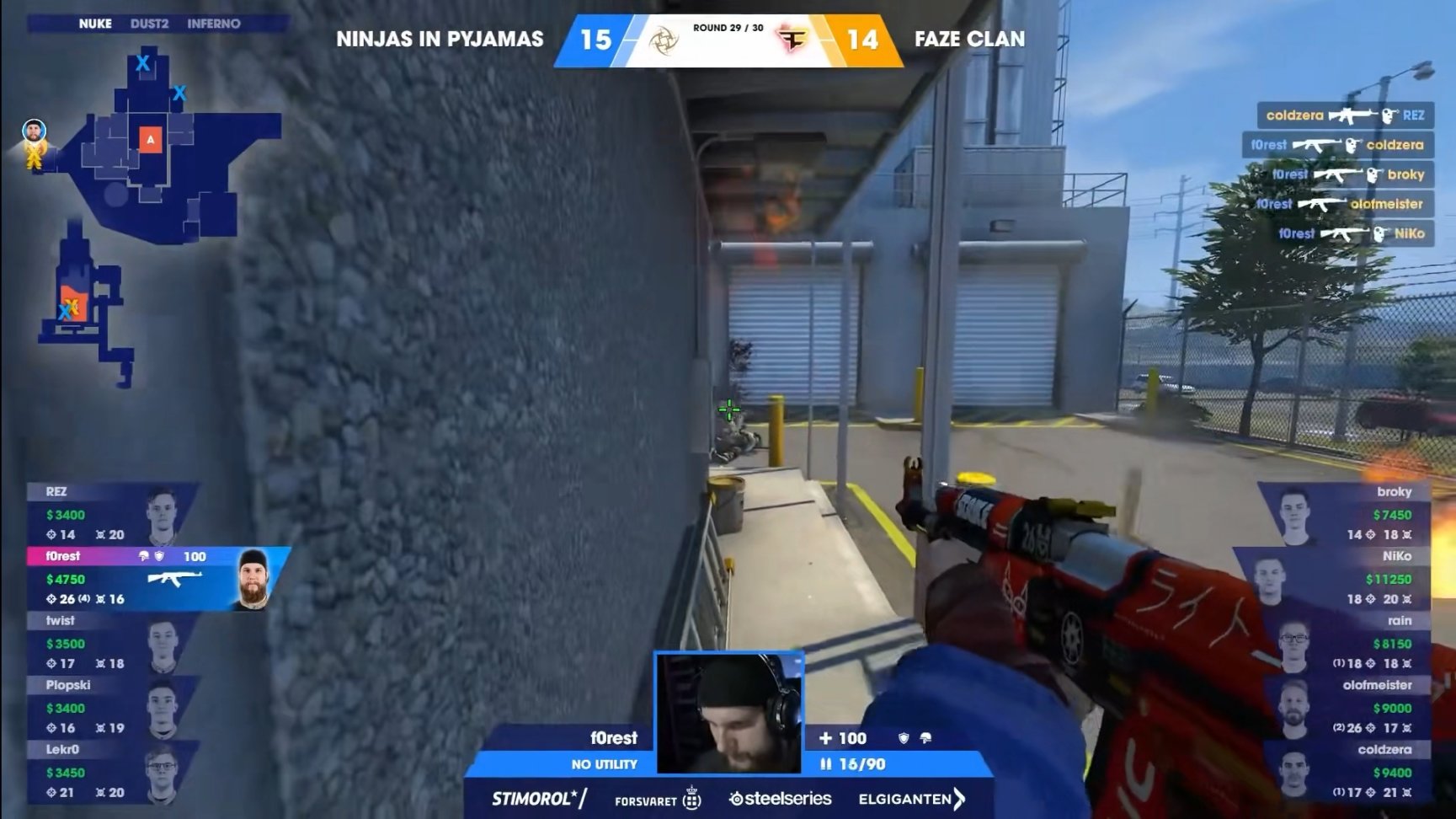Pick coldzera's player row

tap(1346, 772)
